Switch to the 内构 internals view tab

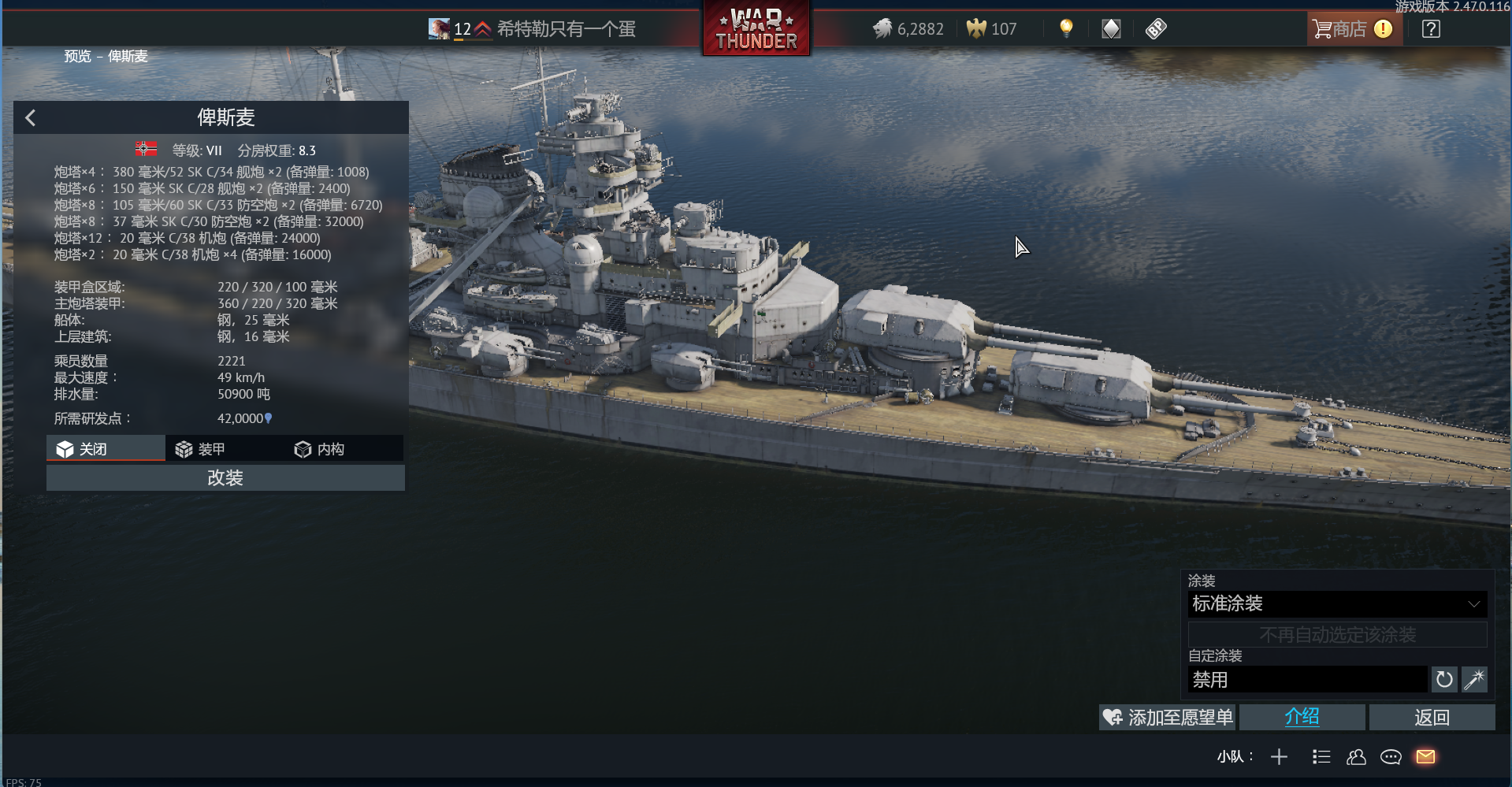(x=344, y=449)
